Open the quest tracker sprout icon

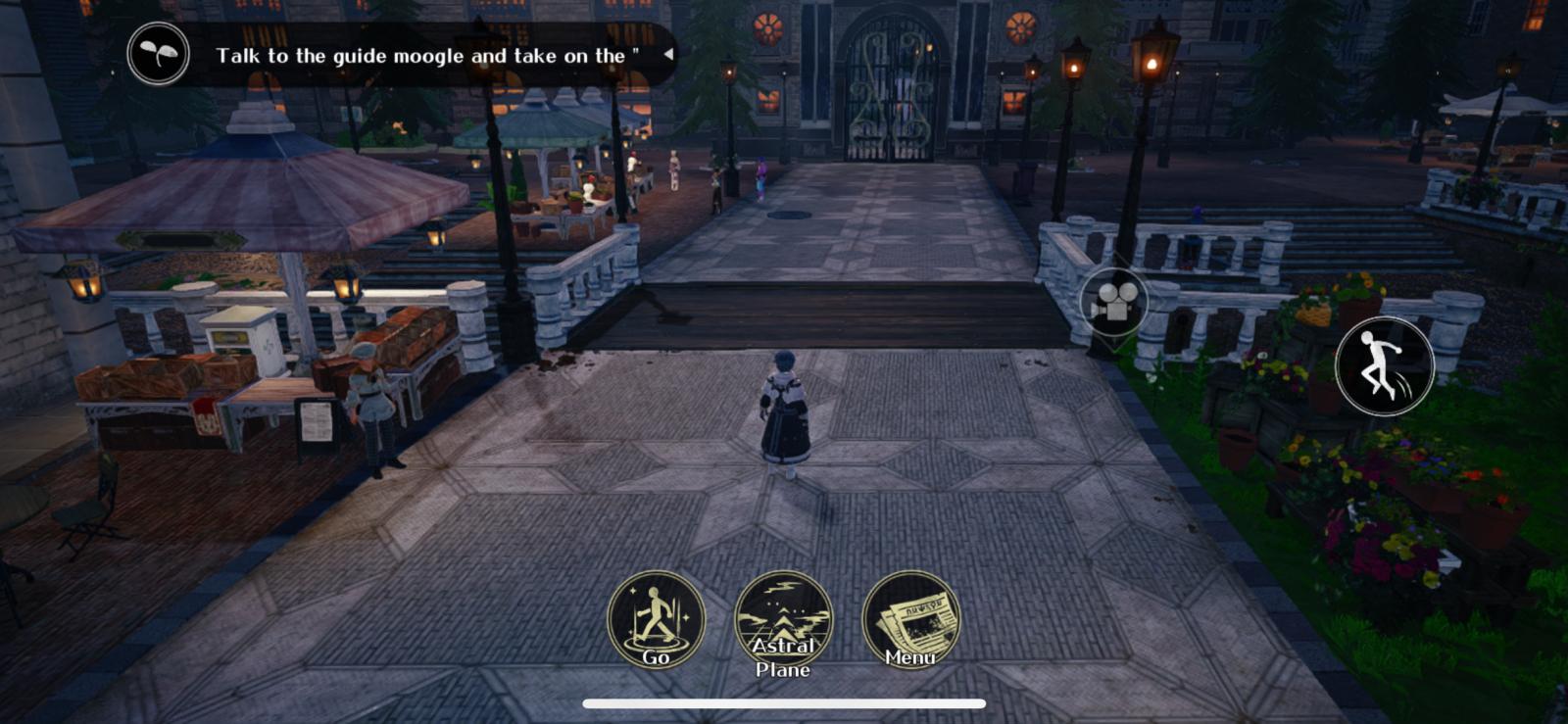click(x=158, y=54)
